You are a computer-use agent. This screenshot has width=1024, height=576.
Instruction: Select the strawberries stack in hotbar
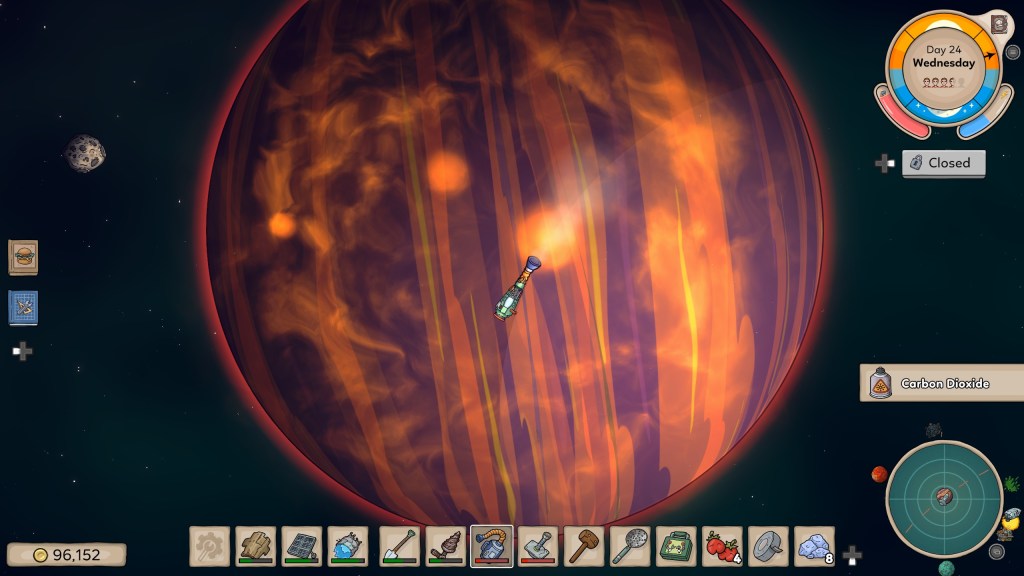tap(722, 546)
